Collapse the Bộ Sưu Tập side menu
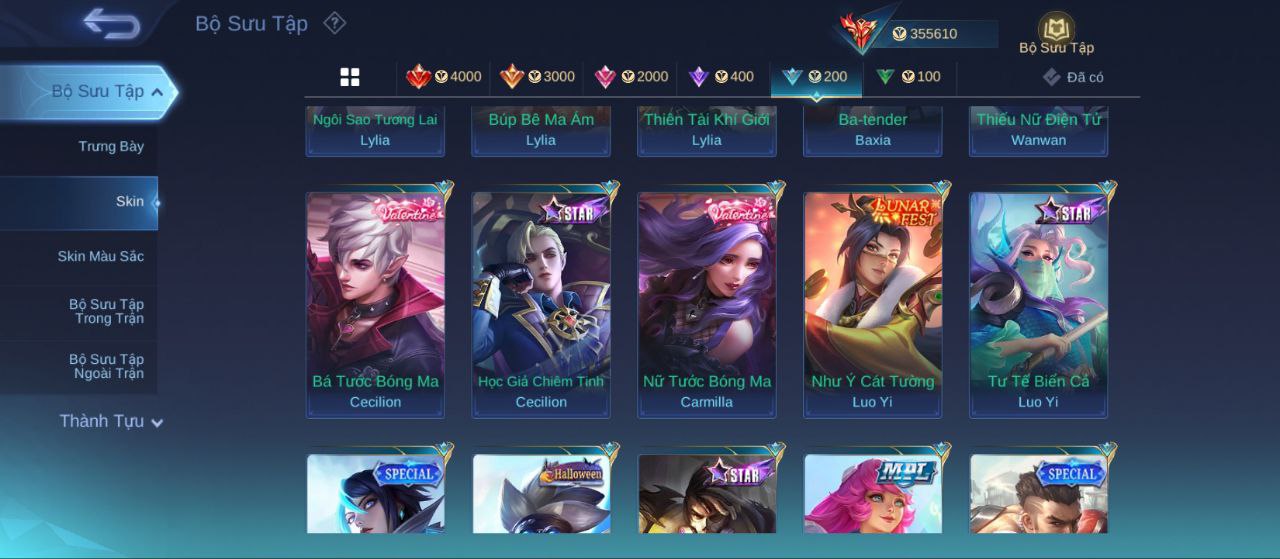1280x559 pixels. (x=156, y=92)
